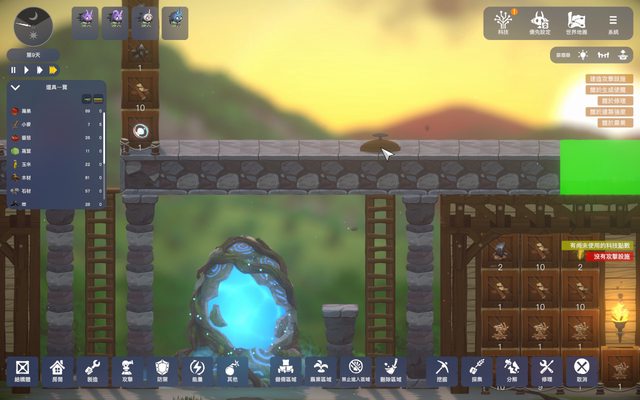This screenshot has height=400, width=640.
Task: Open the 防禦 defense category
Action: coord(162,370)
